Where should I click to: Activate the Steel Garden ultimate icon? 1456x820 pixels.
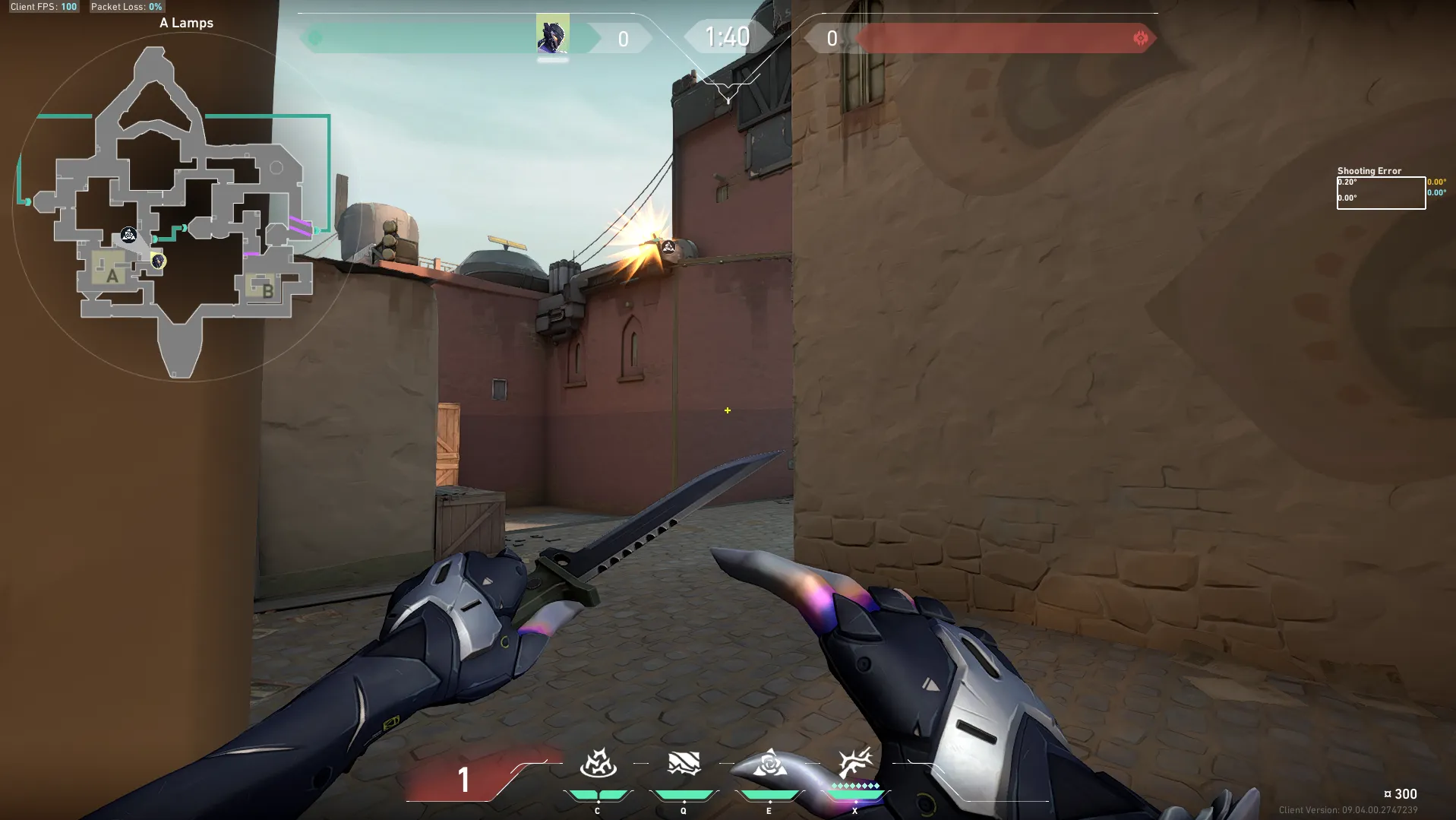(x=855, y=763)
